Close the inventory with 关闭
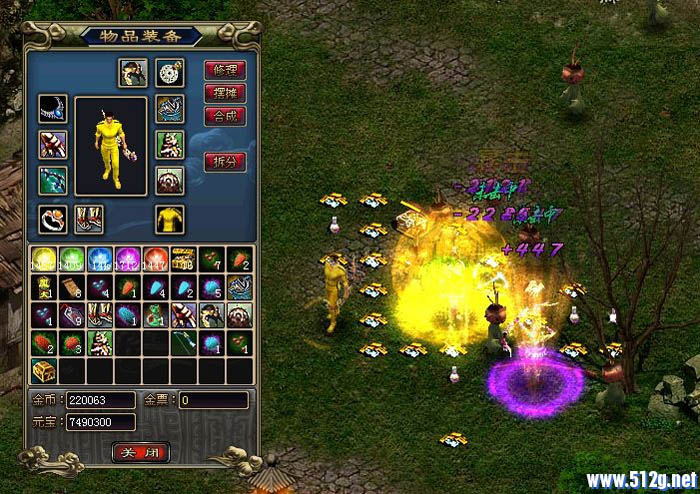Screen dimensions: 700x494 [140, 452]
